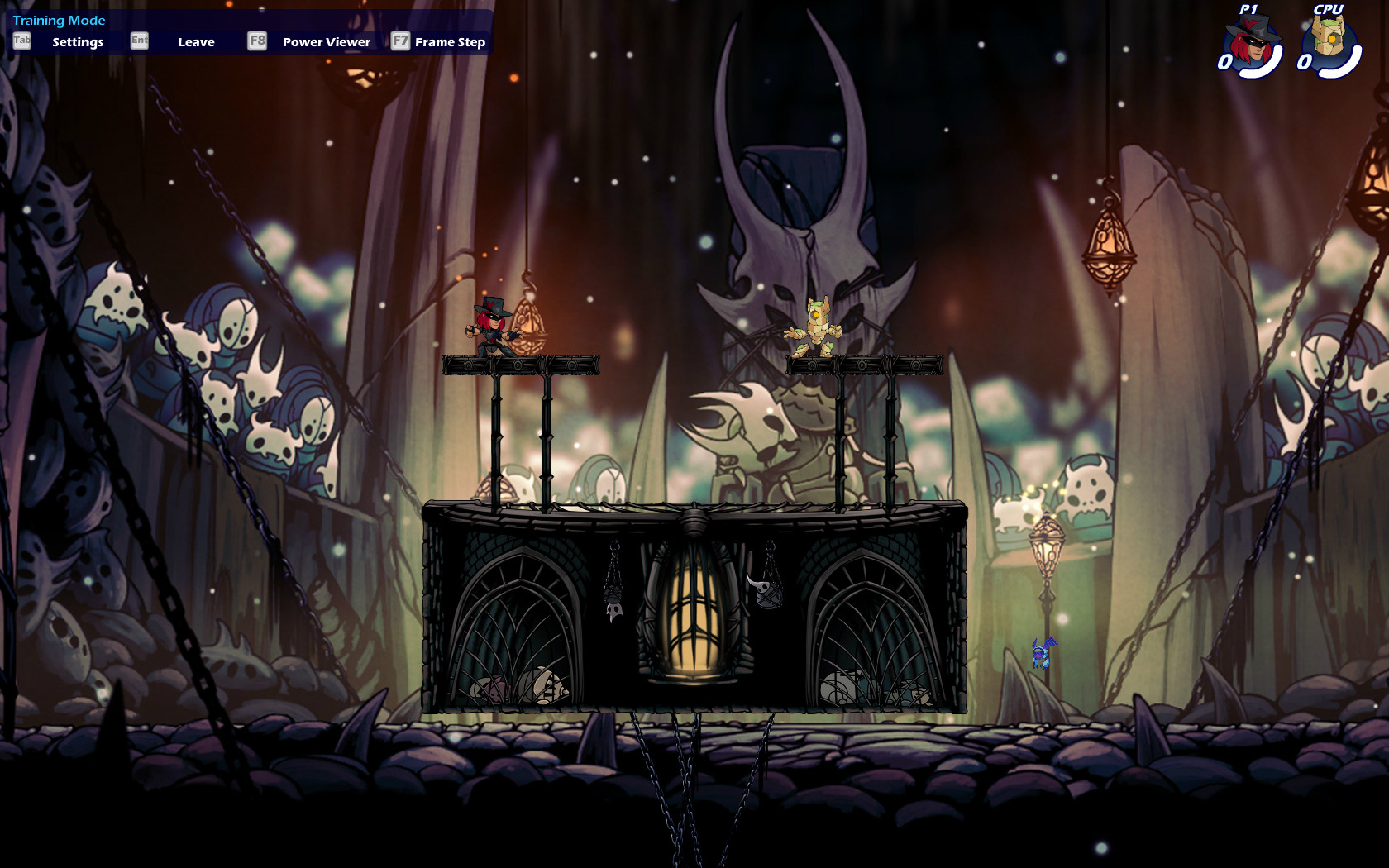
Task: Open the Power Viewer
Action: click(x=325, y=41)
